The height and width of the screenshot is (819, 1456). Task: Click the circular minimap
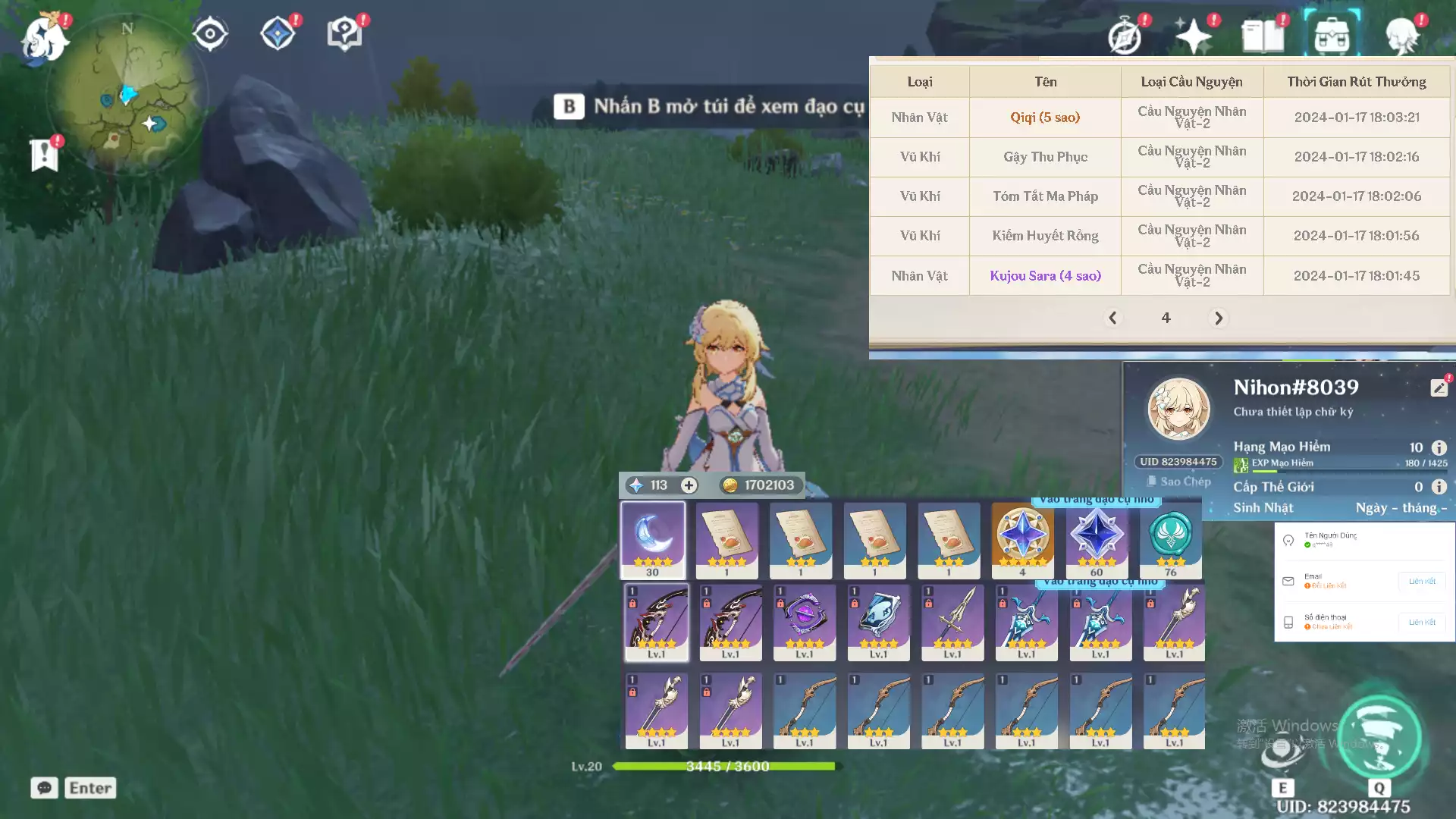pos(127,96)
